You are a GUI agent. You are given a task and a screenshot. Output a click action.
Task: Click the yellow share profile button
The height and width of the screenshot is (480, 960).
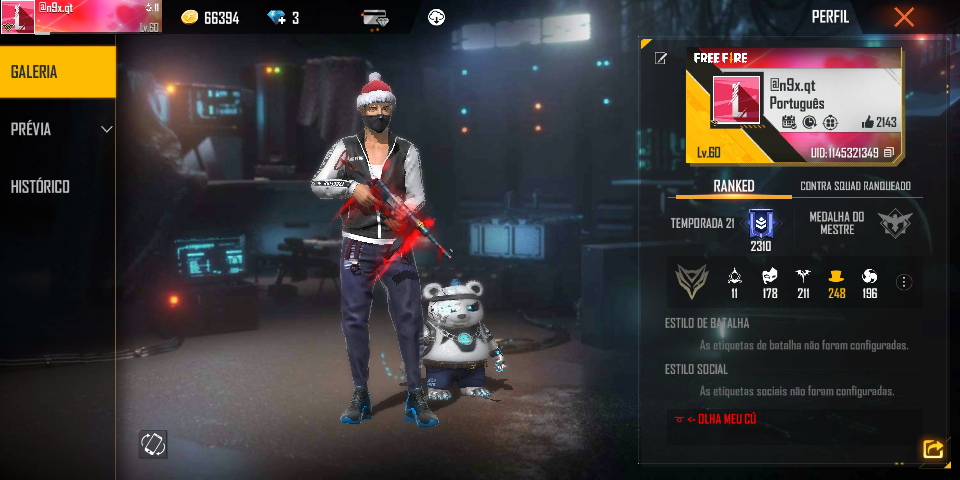pos(932,449)
